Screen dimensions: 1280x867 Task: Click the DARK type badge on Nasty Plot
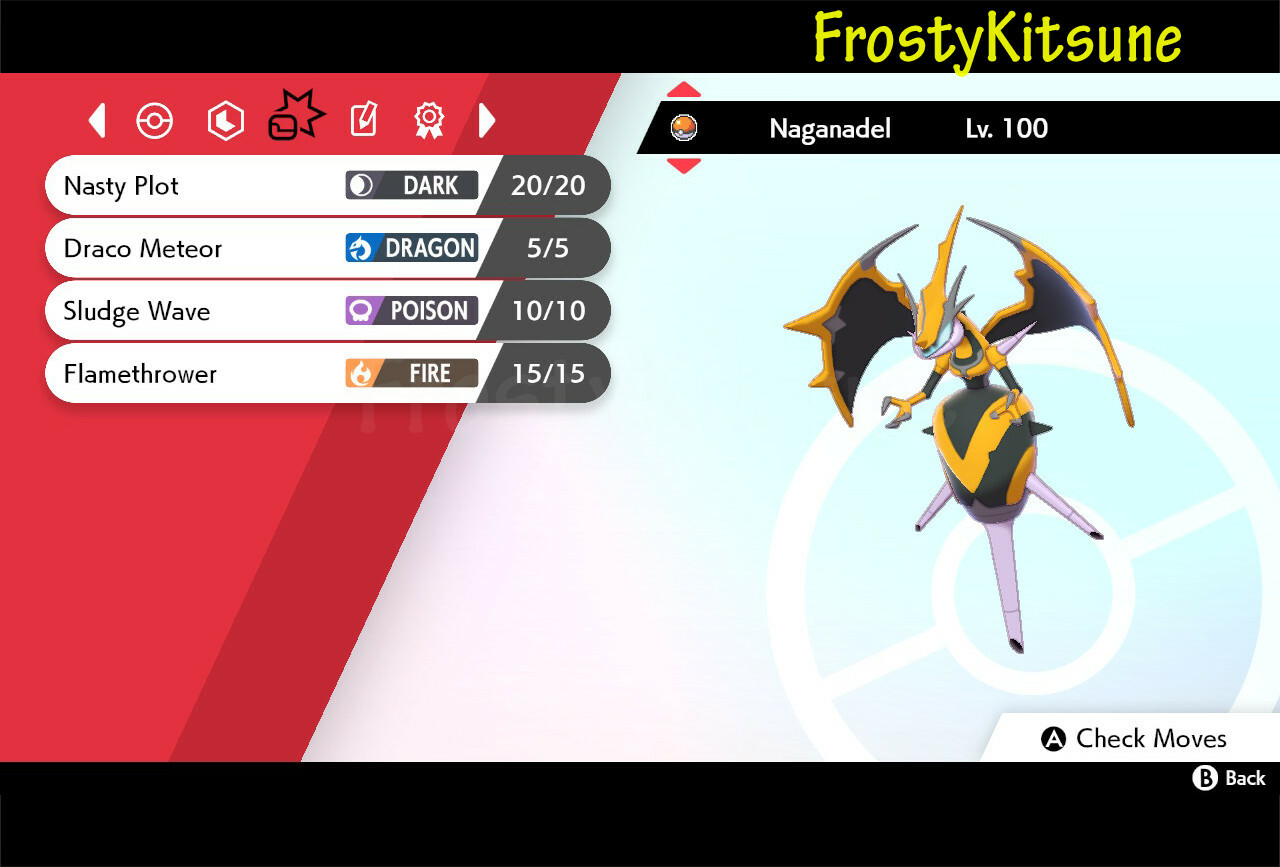(411, 185)
